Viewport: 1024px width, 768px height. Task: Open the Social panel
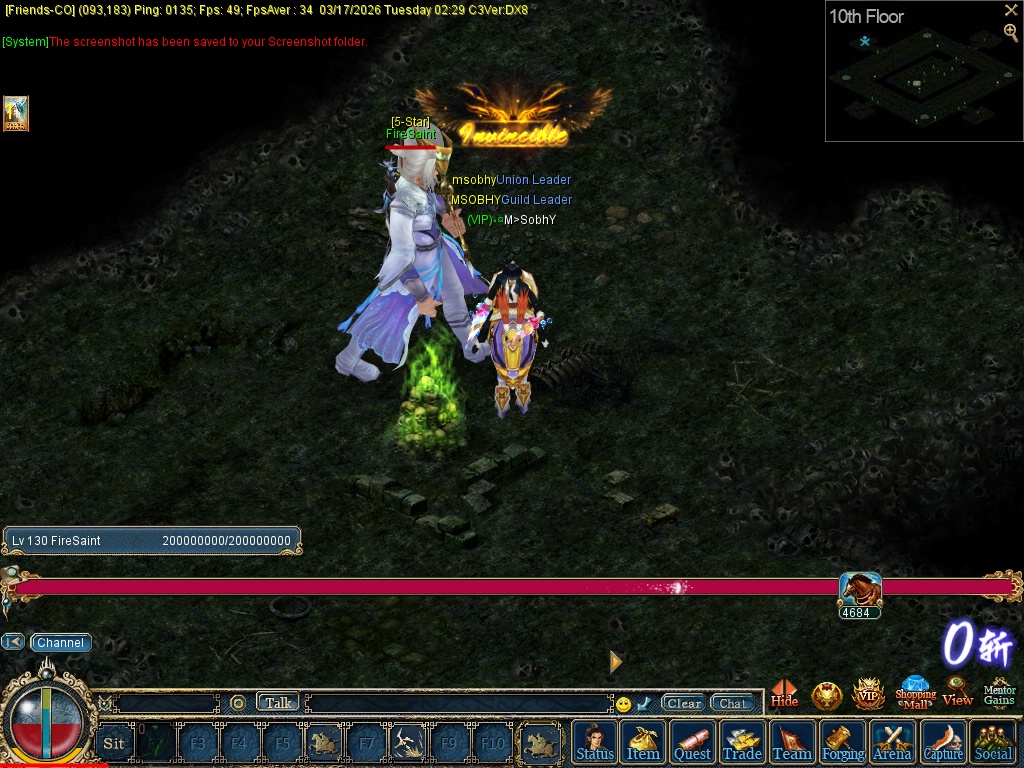pyautogui.click(x=993, y=742)
